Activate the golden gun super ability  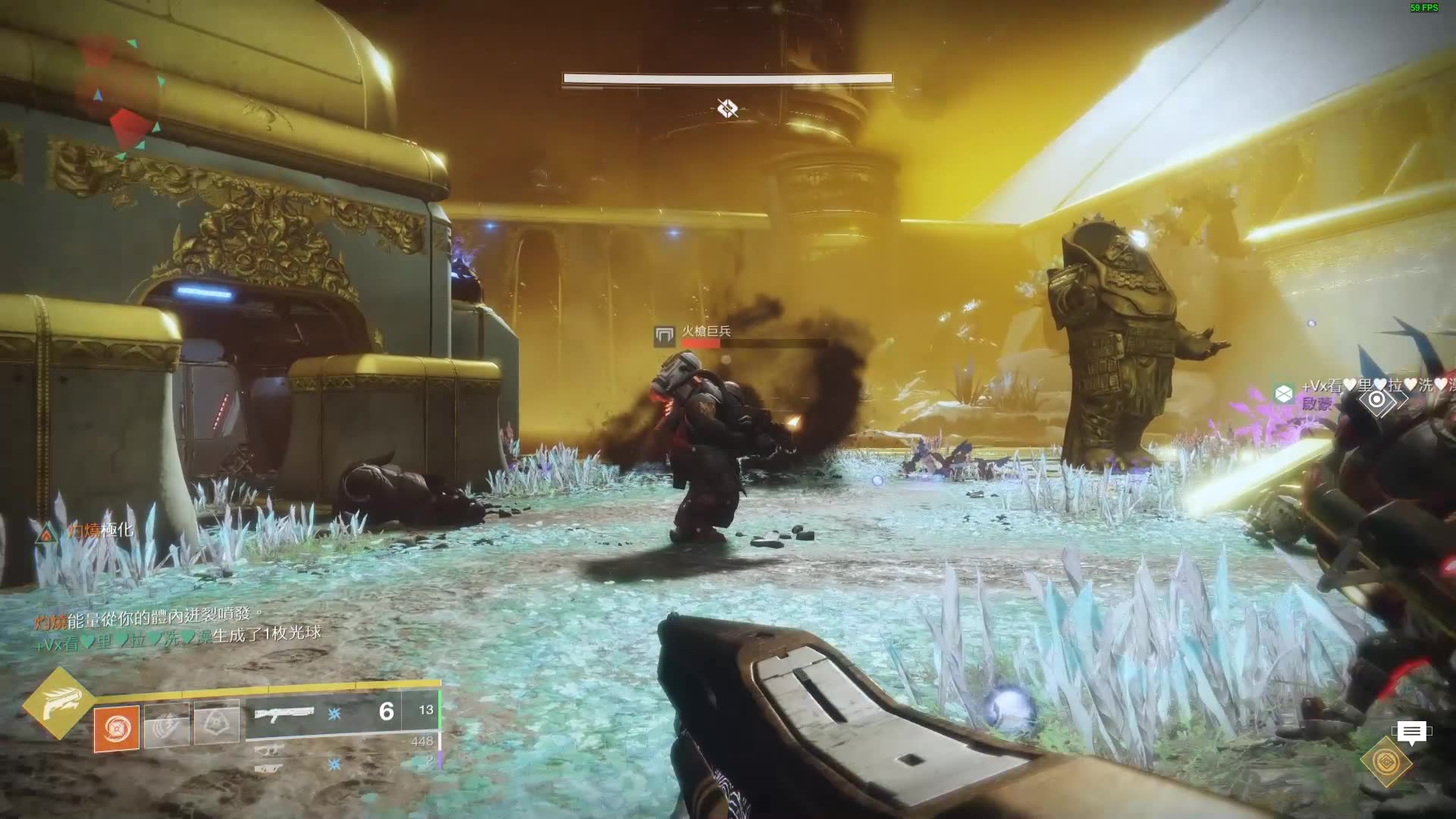point(58,703)
